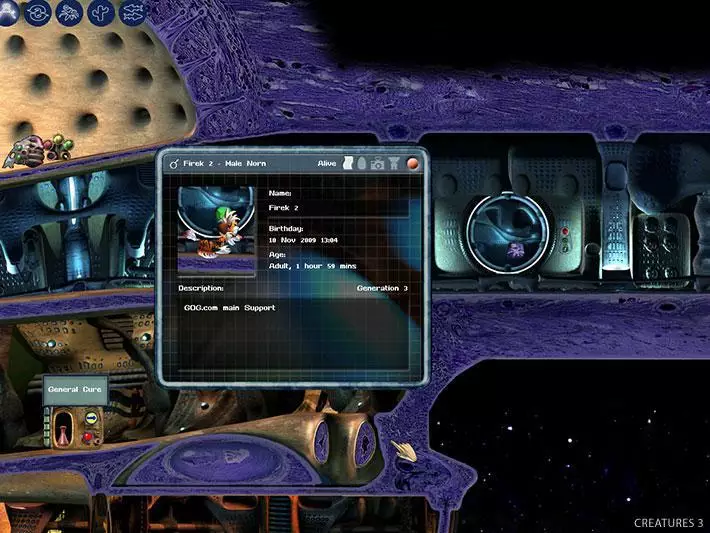
Task: Switch to the egg icon tab
Action: 361,163
